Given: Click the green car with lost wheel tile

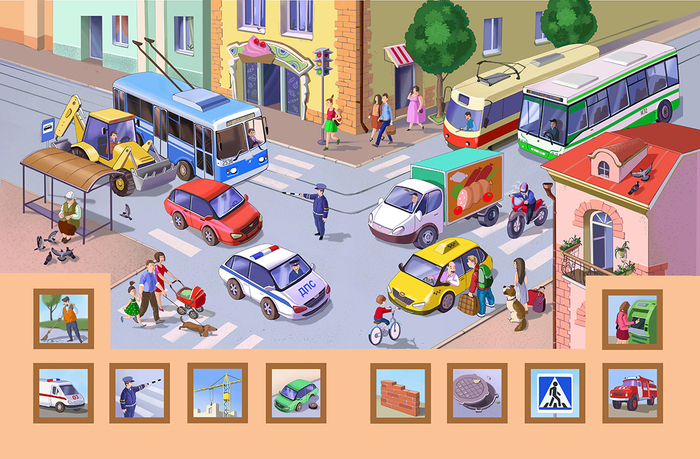Looking at the screenshot, I should [x=296, y=392].
